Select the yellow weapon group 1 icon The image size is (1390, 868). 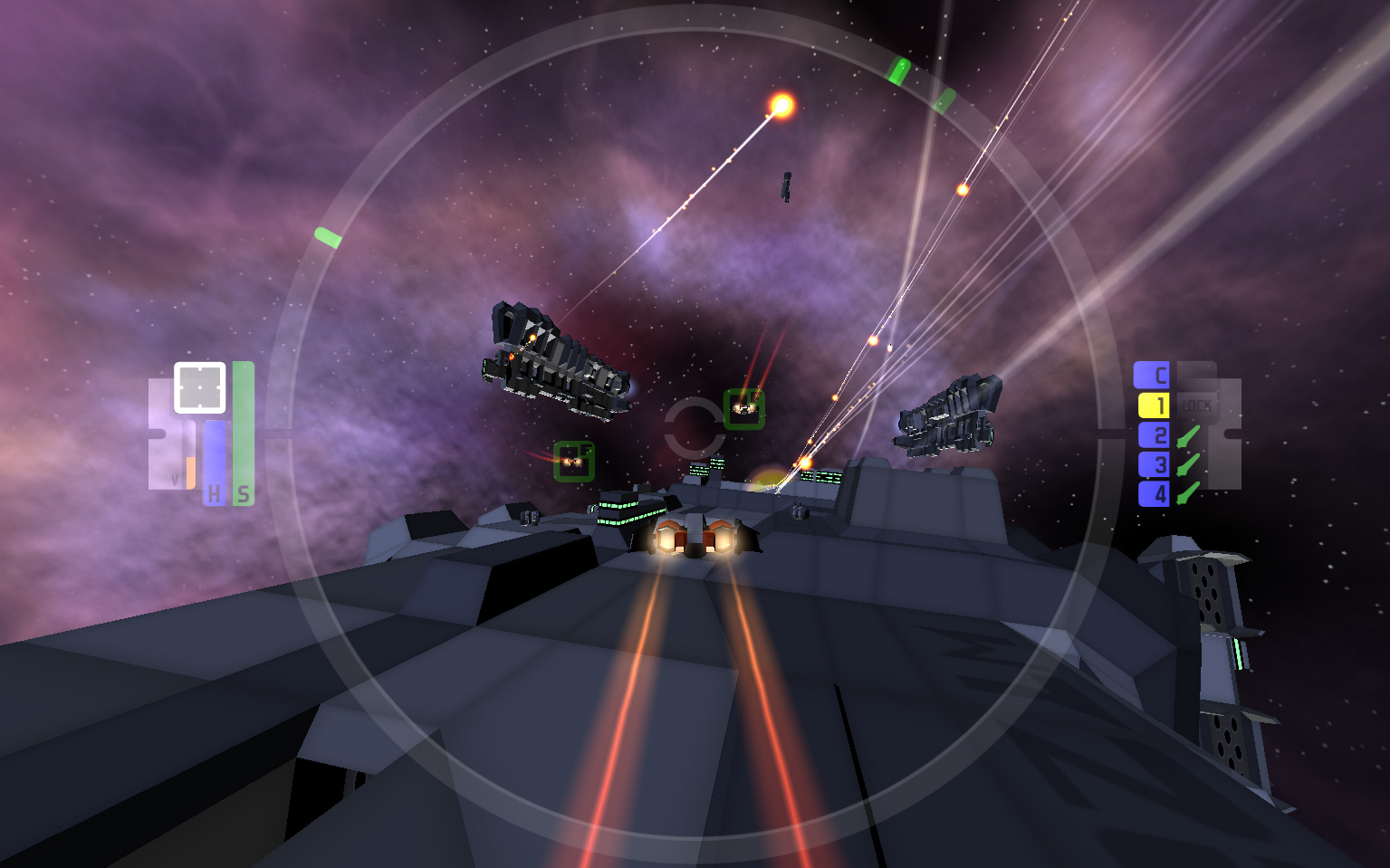[x=1153, y=405]
